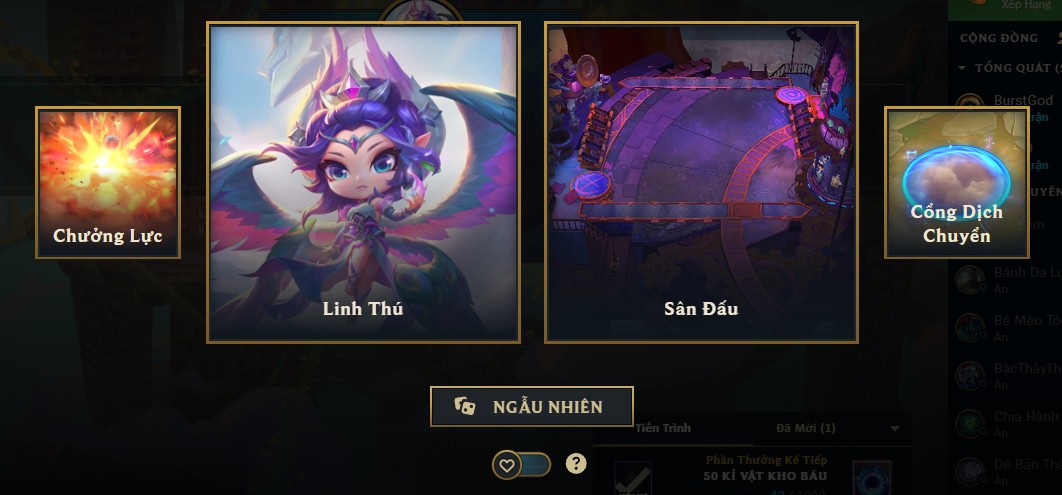Select BurstGod in the friends list
1062x495 pixels.
[x=1020, y=101]
